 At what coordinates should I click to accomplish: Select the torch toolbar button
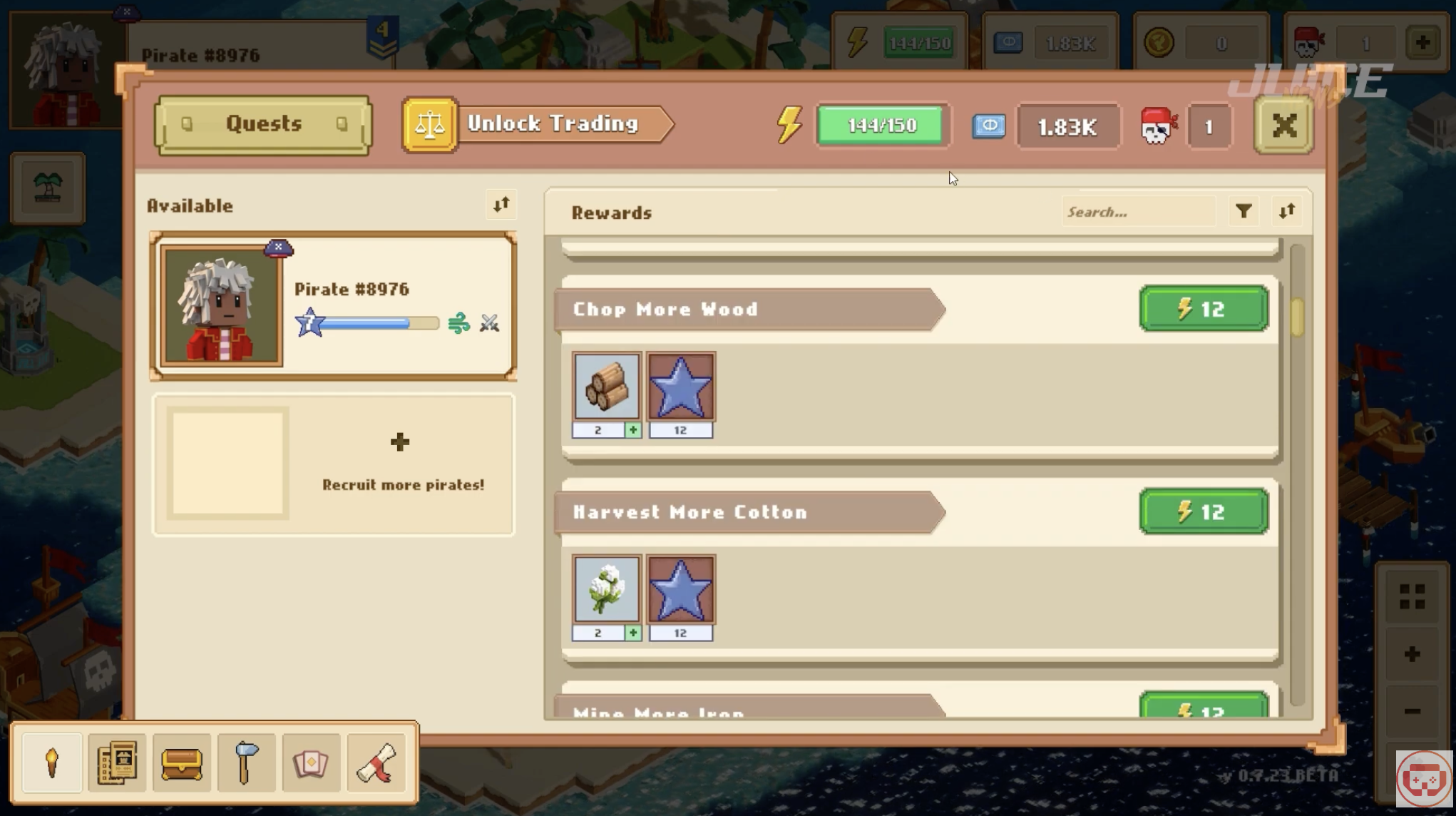(x=52, y=763)
